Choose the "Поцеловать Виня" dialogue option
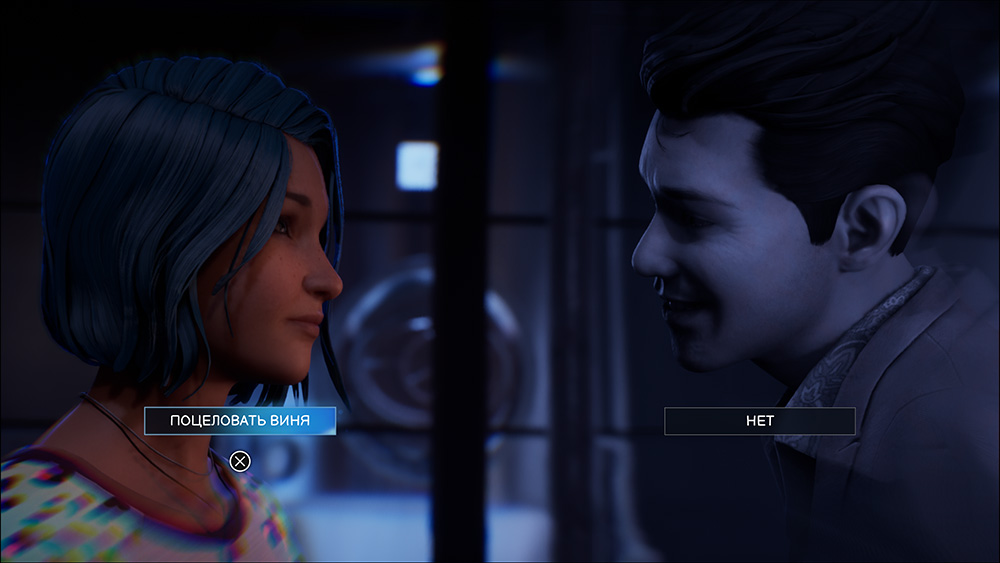Viewport: 1000px width, 563px height. click(240, 421)
